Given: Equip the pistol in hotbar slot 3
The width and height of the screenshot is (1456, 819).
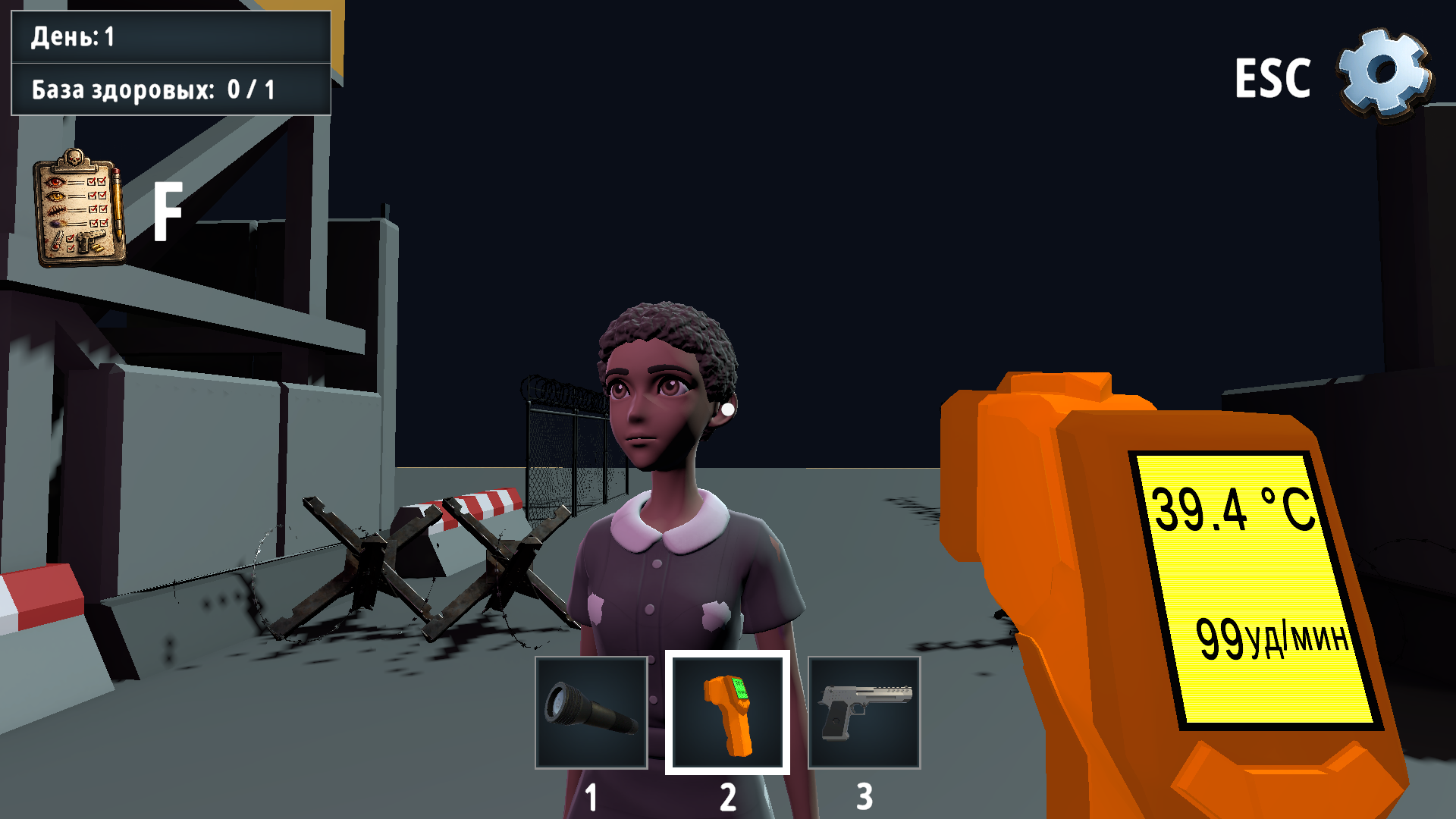Looking at the screenshot, I should (864, 713).
